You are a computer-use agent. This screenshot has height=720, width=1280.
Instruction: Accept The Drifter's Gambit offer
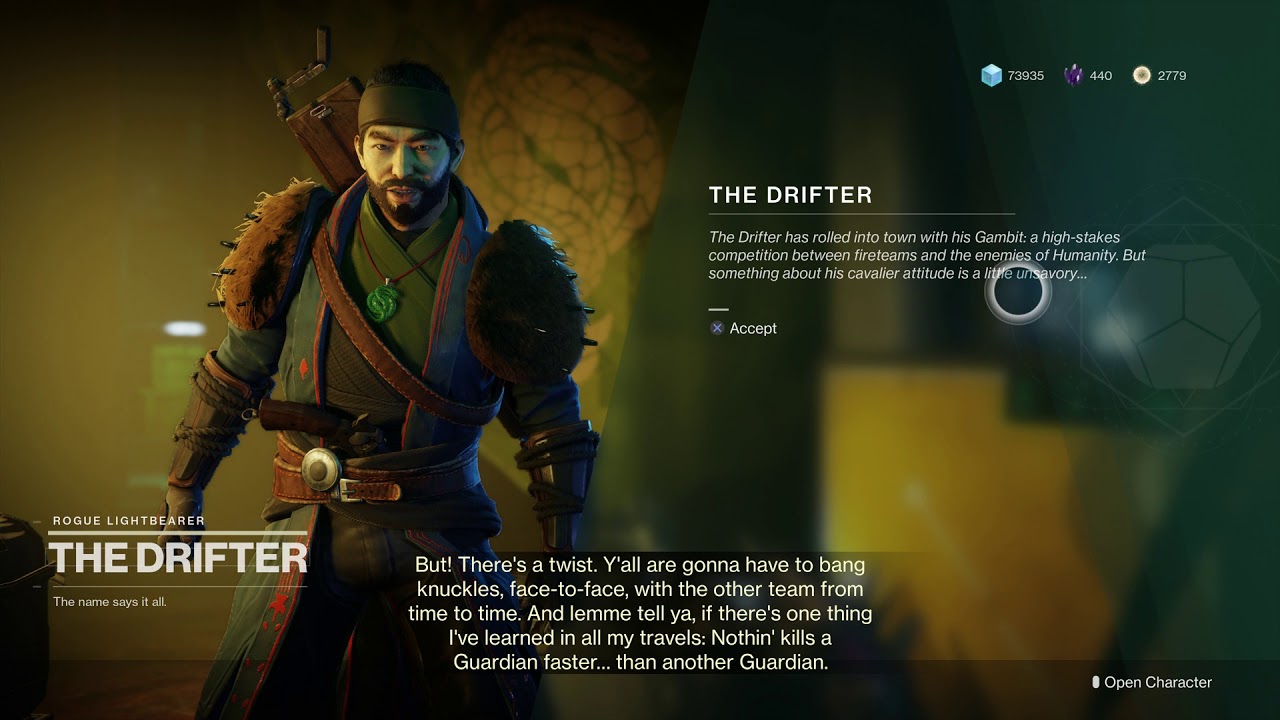(744, 328)
